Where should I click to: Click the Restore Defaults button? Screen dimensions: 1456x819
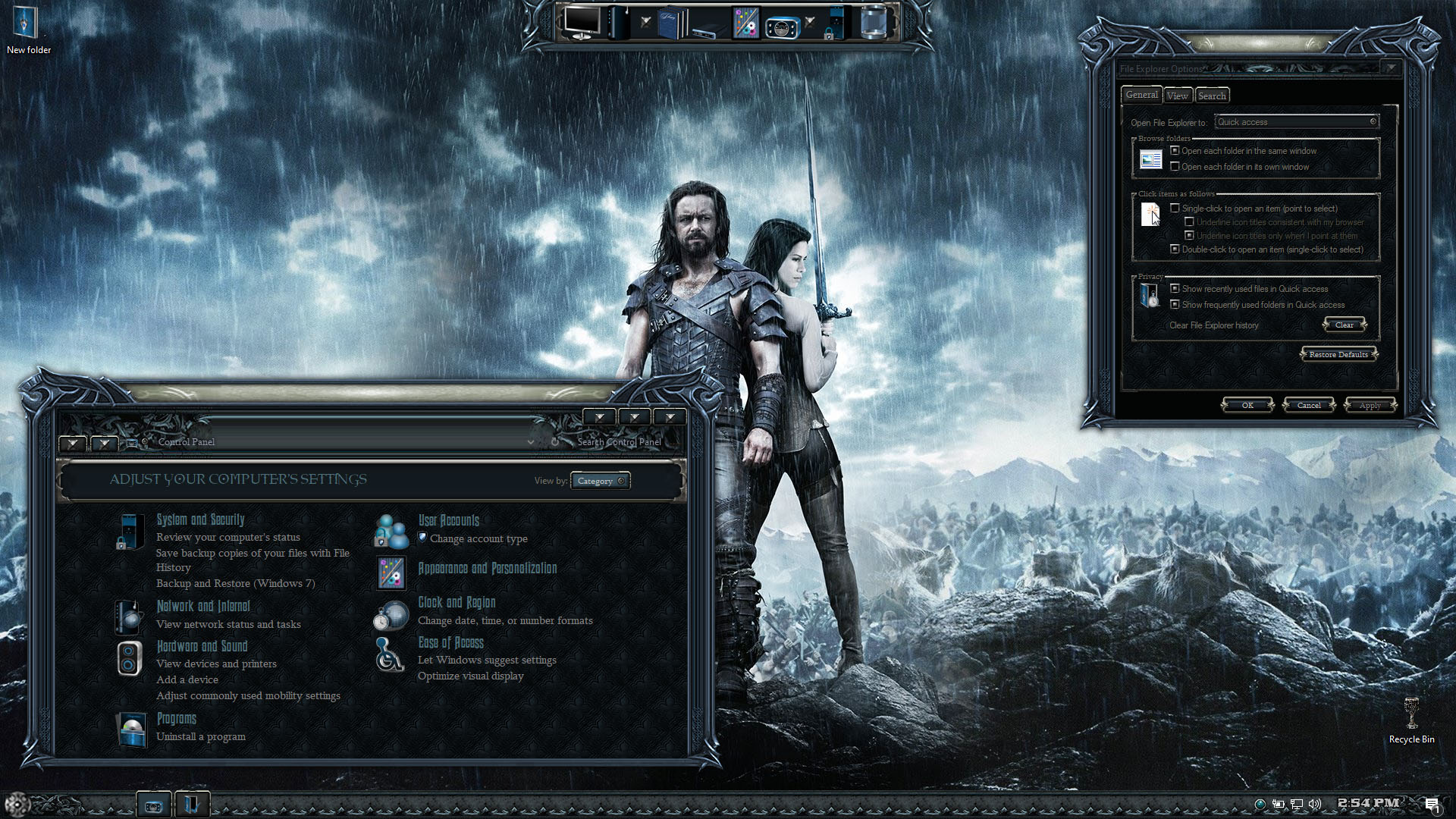pos(1338,354)
